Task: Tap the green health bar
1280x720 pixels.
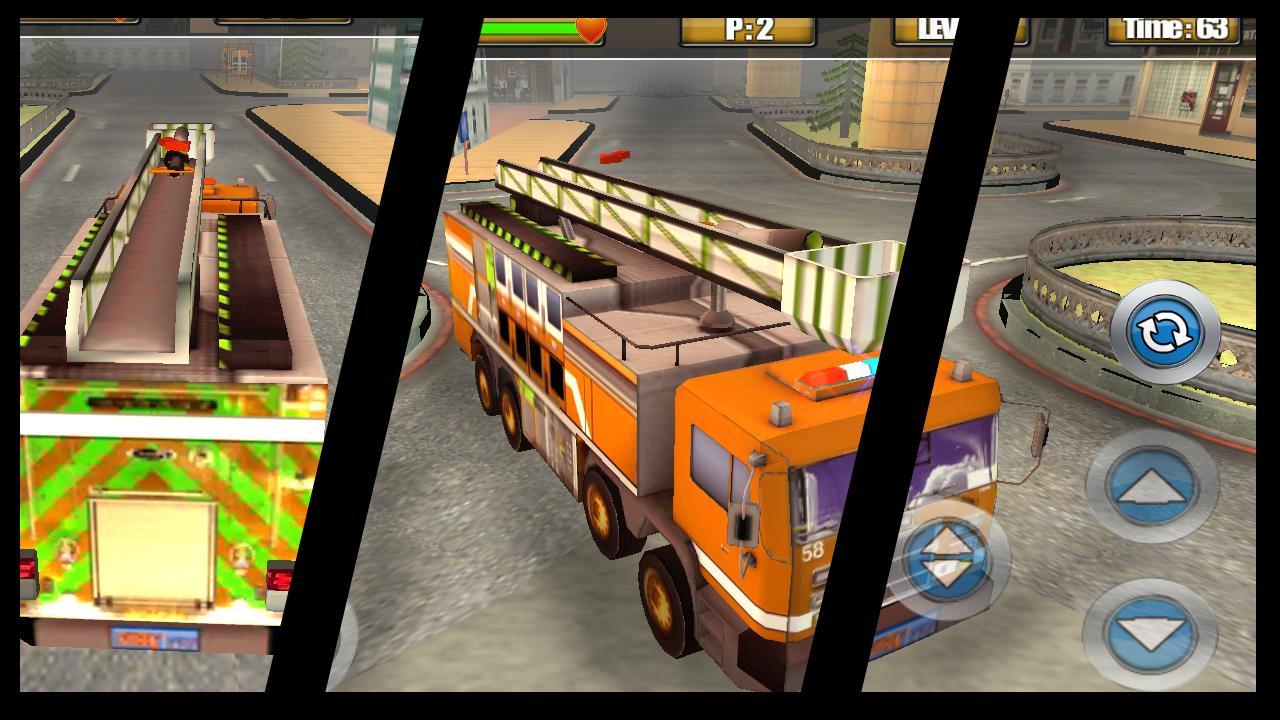Action: (x=530, y=26)
